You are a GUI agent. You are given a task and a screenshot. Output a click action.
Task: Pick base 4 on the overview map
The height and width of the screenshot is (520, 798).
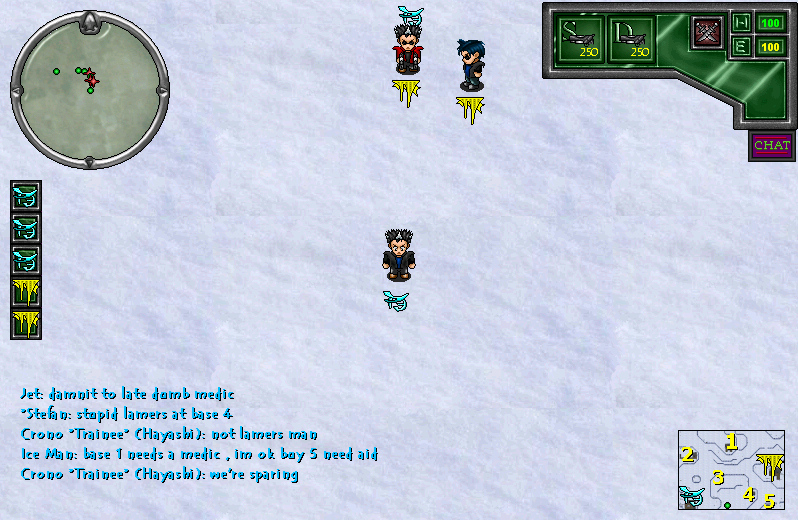coord(748,493)
